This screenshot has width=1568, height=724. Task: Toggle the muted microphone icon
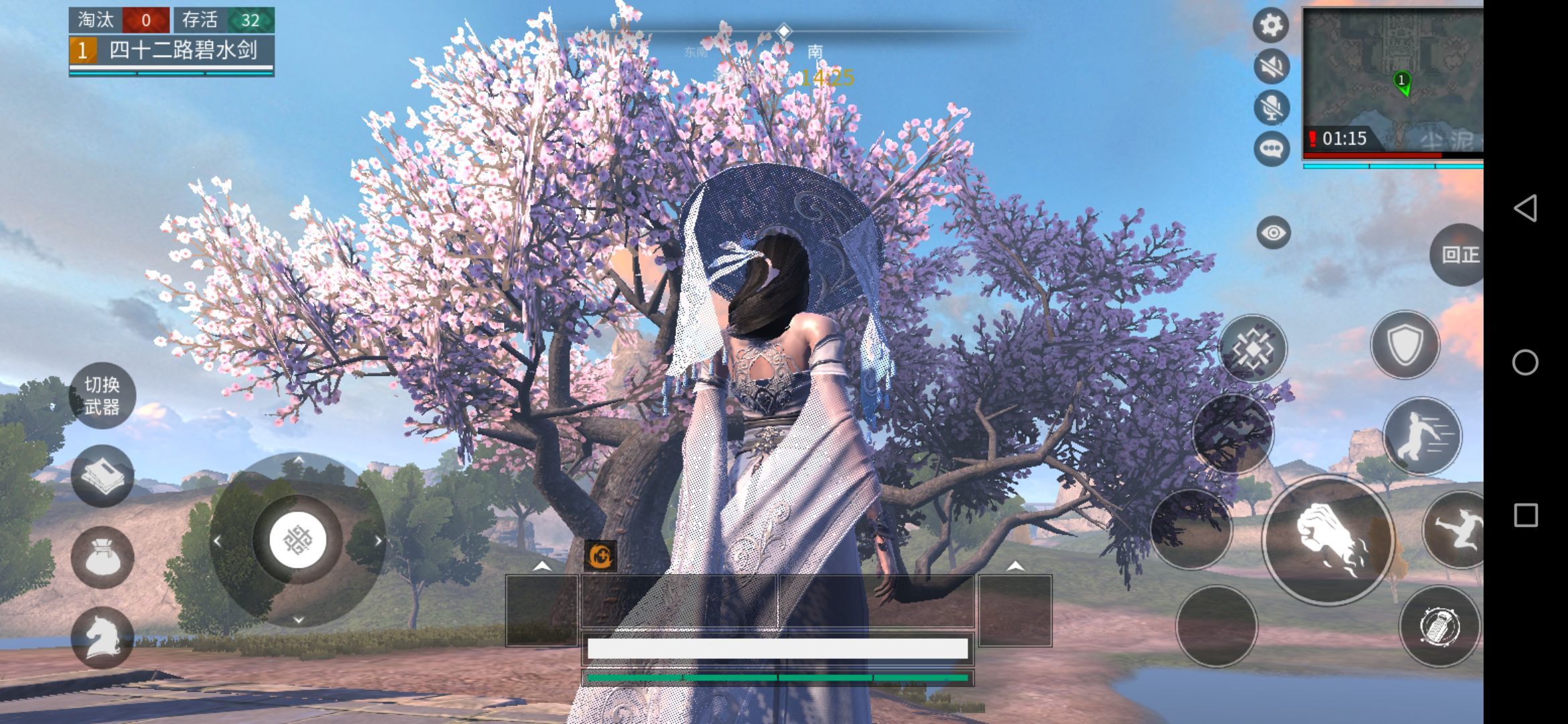coord(1271,107)
